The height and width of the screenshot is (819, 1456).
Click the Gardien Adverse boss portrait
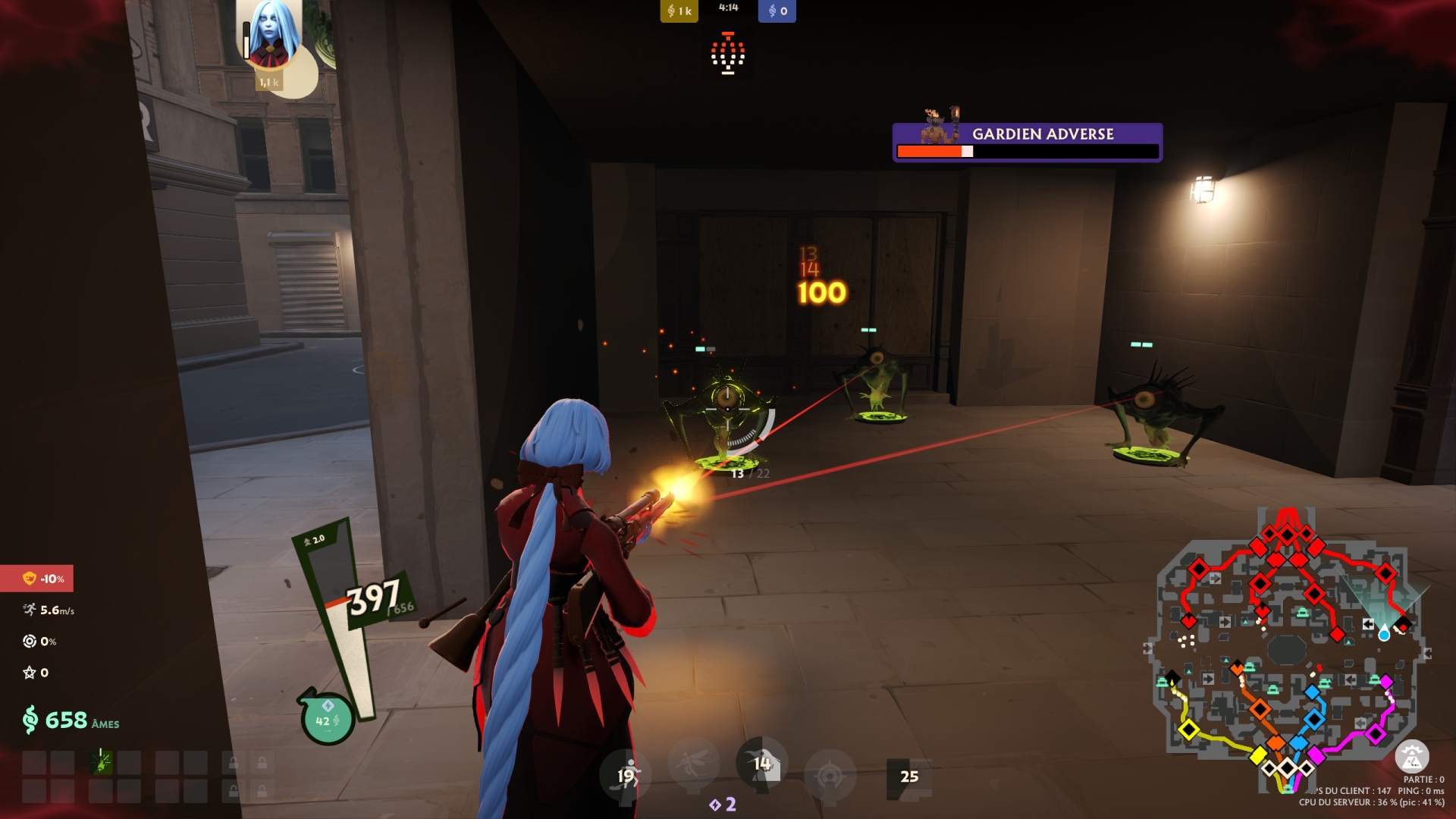940,126
